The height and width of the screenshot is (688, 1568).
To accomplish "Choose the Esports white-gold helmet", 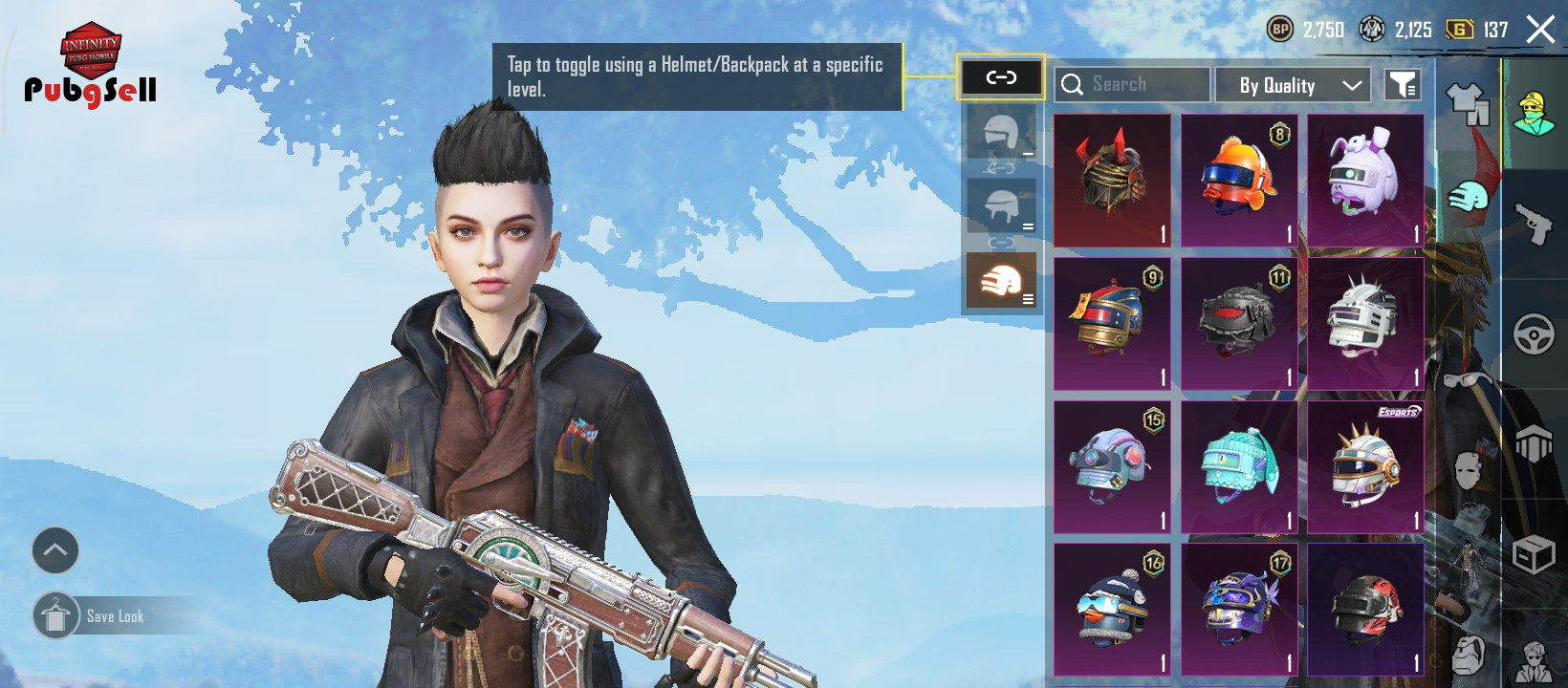I will (x=1365, y=467).
